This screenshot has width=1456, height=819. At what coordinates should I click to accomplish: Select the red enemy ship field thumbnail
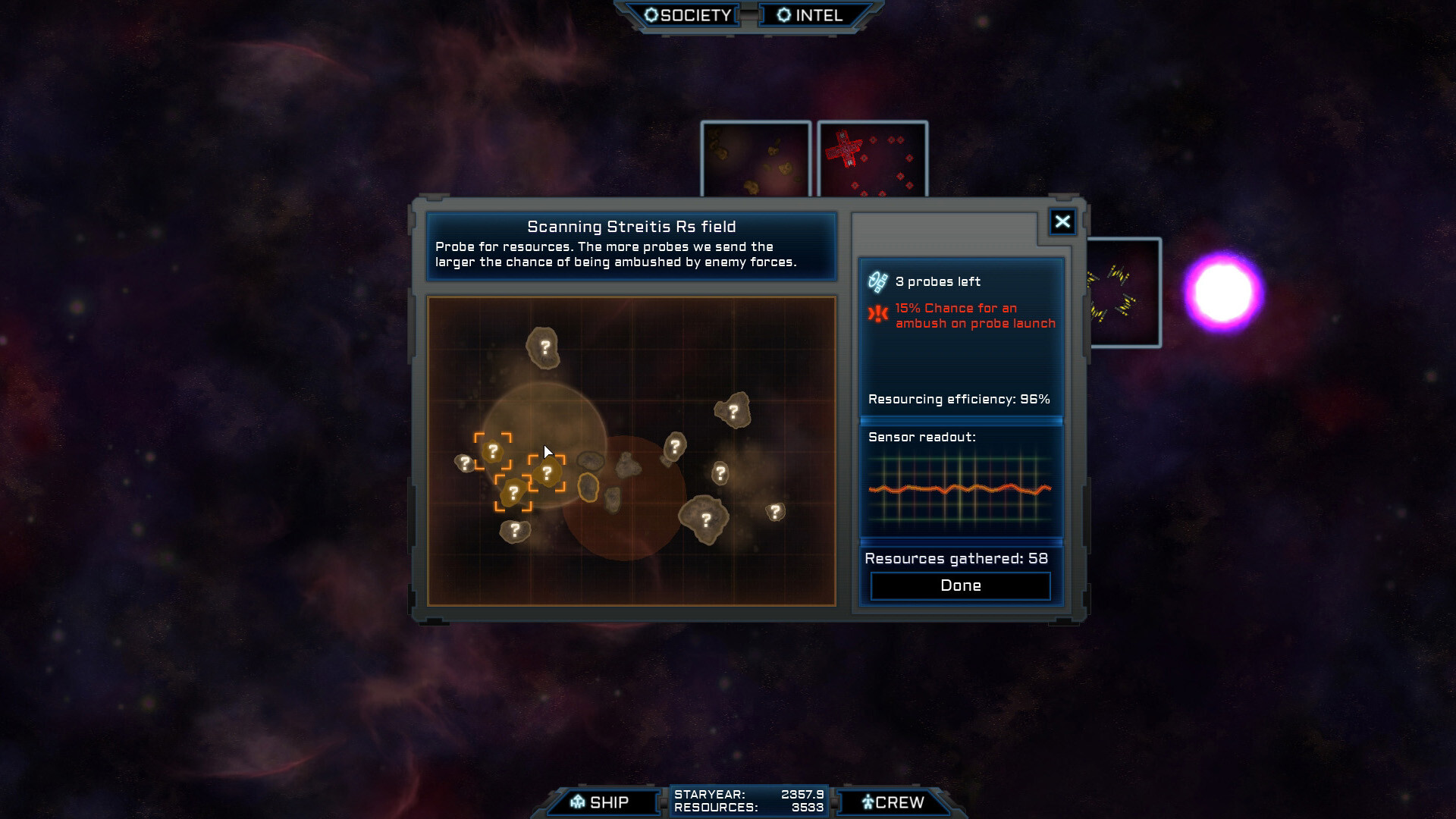(x=872, y=157)
